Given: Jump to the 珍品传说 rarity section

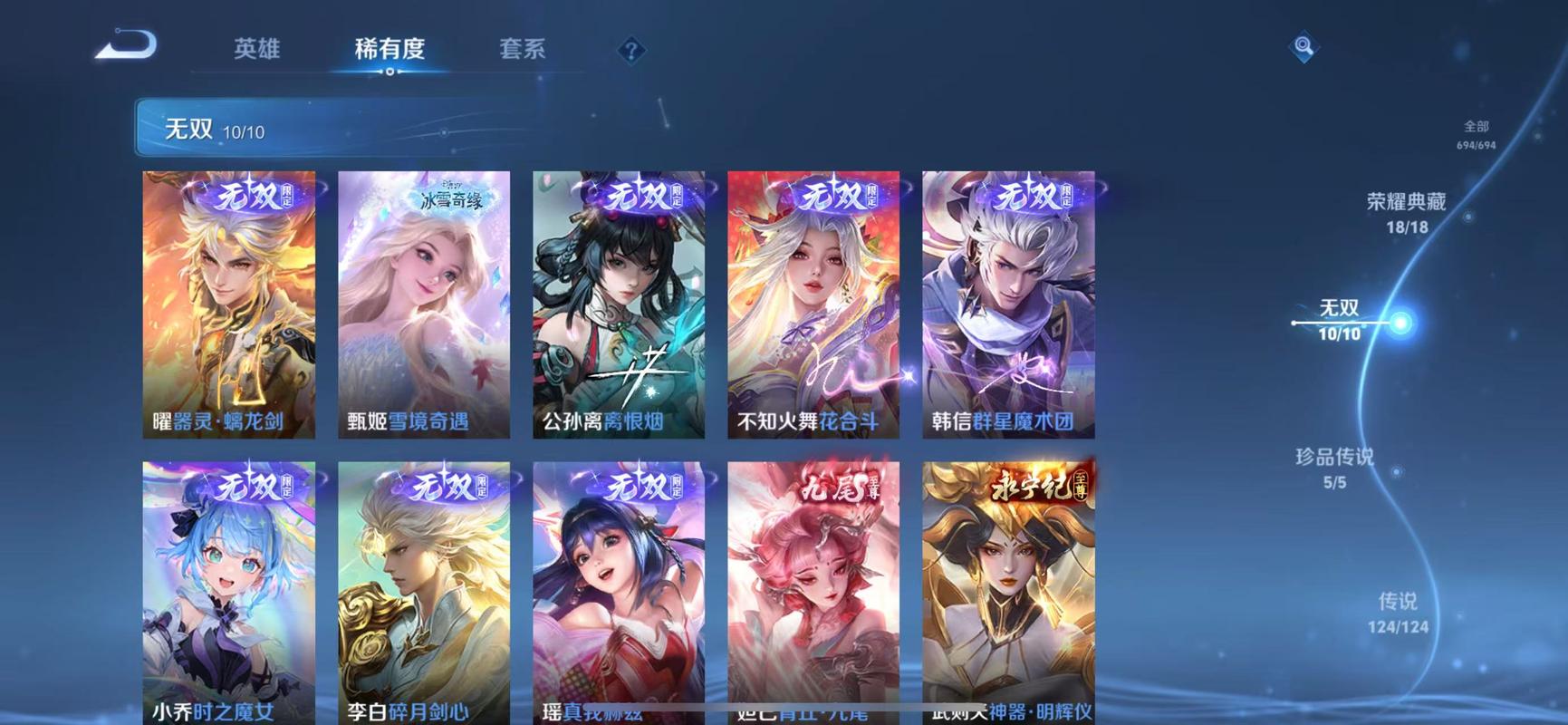Looking at the screenshot, I should [1334, 467].
